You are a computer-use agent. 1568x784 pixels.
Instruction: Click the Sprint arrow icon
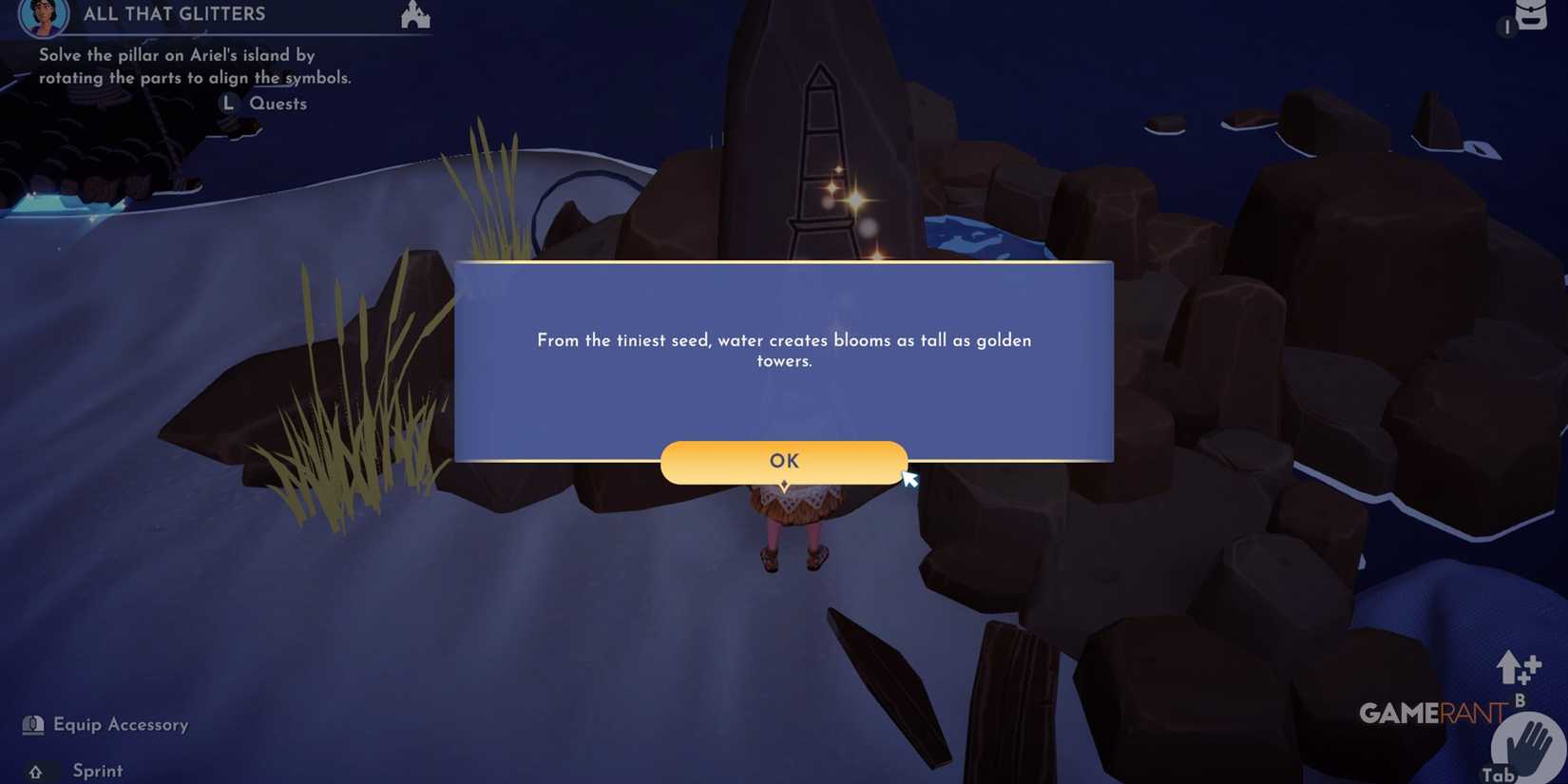[x=36, y=771]
